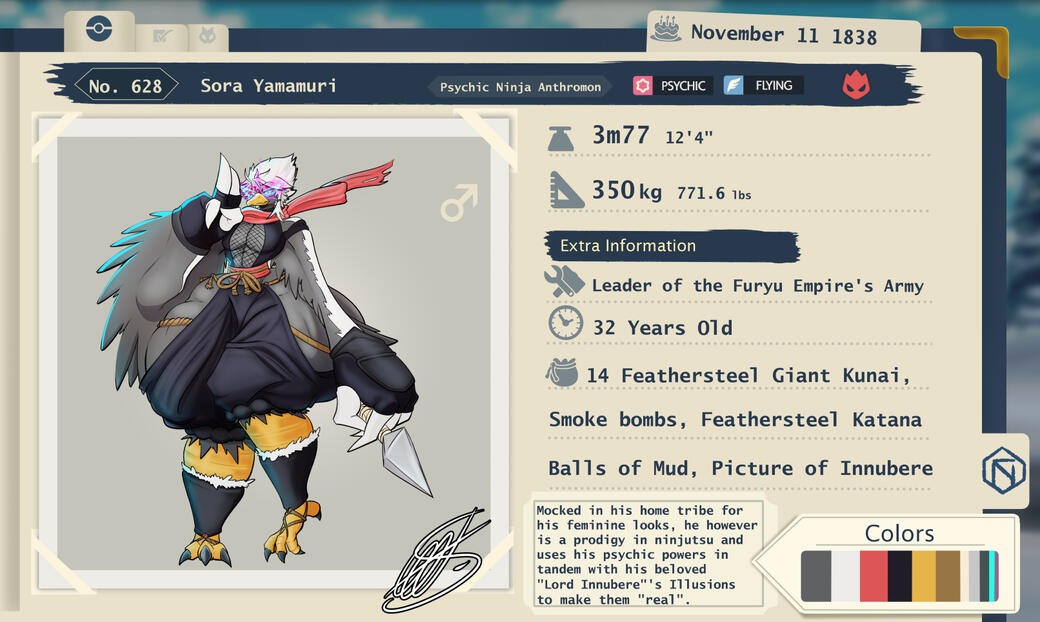Select the red fox-face emblem
The width and height of the screenshot is (1040, 622).
pos(855,85)
